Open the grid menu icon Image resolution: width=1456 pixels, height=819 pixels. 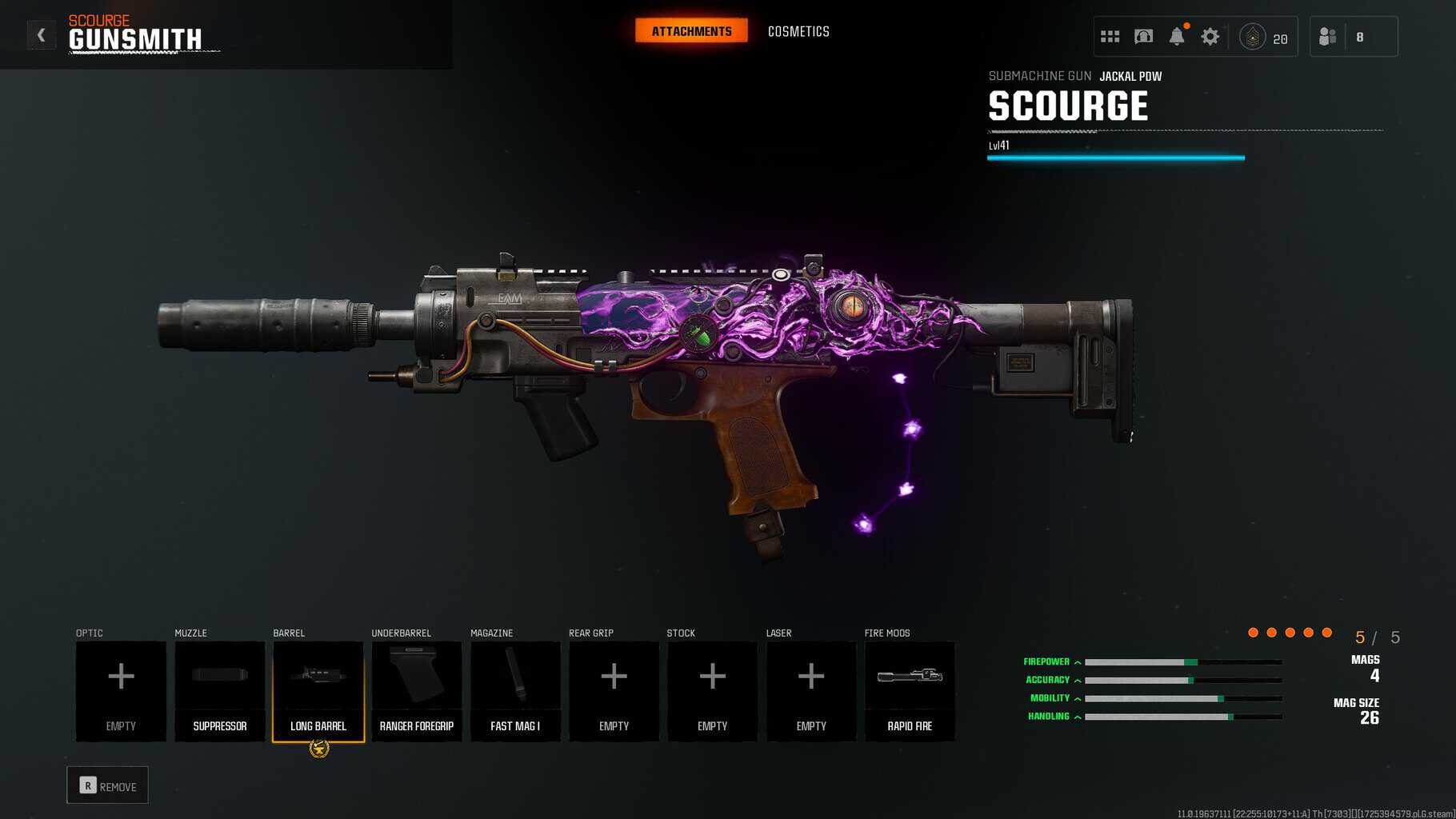[1110, 37]
